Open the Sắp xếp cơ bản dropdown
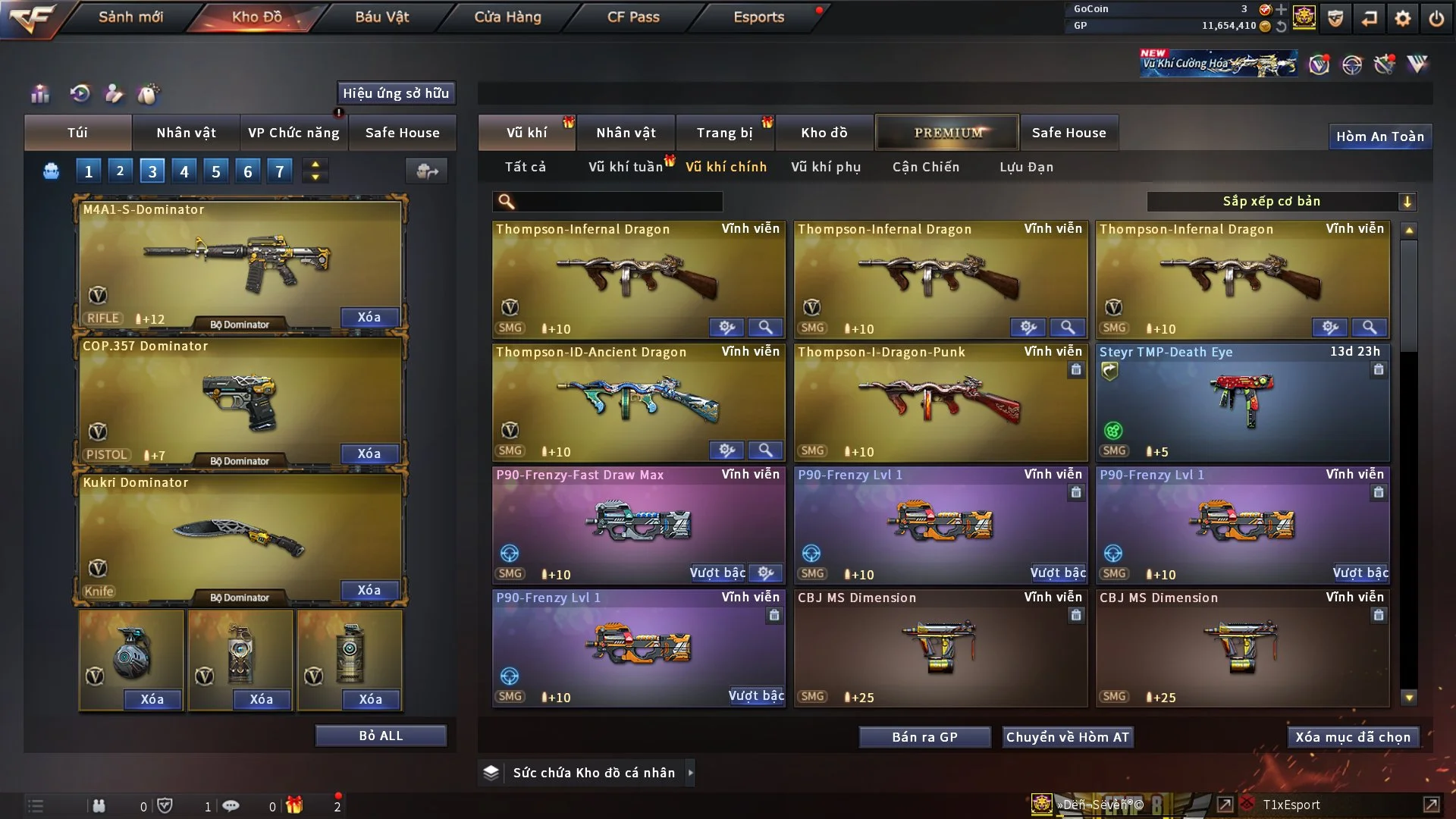The width and height of the screenshot is (1456, 819). [x=1281, y=201]
